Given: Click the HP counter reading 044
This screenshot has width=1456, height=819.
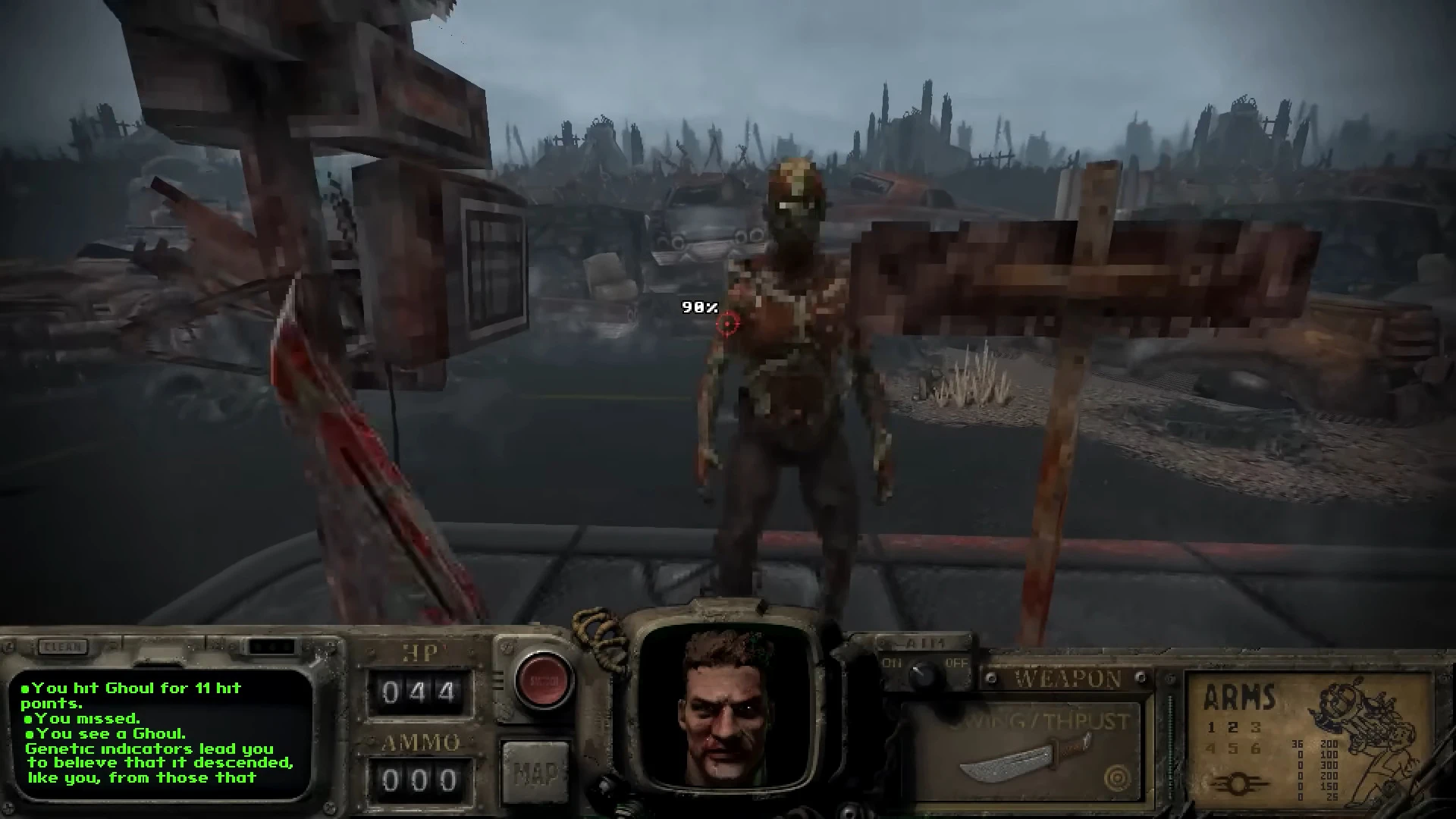Looking at the screenshot, I should (x=420, y=692).
